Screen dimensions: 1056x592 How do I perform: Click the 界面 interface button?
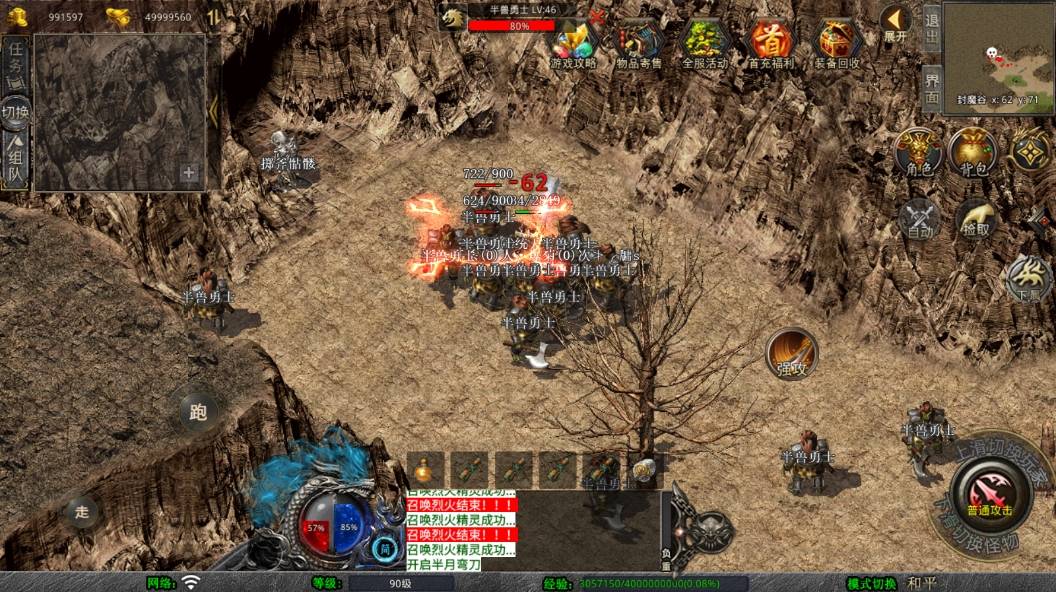pos(931,88)
